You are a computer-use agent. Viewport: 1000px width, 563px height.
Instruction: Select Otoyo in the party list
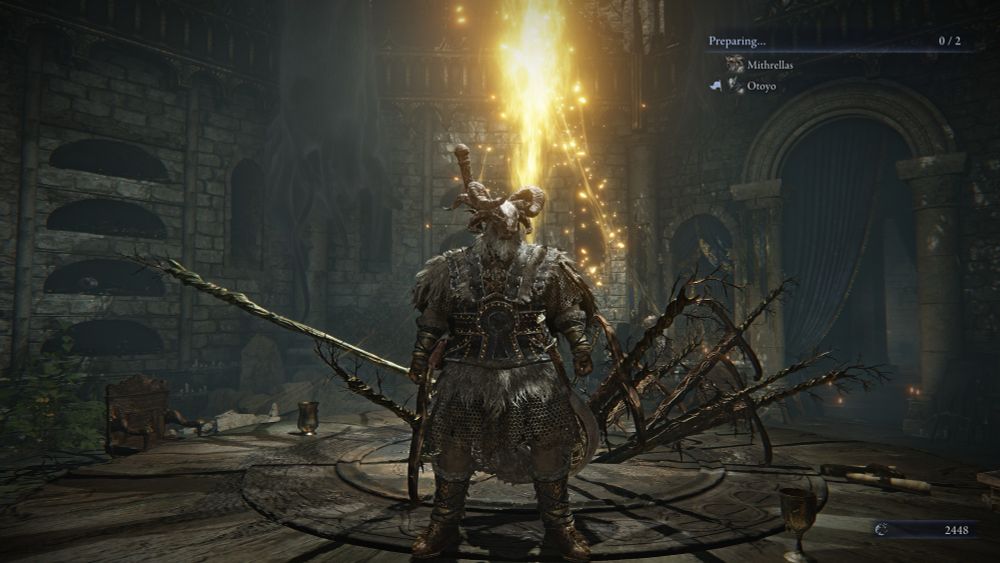pos(760,86)
